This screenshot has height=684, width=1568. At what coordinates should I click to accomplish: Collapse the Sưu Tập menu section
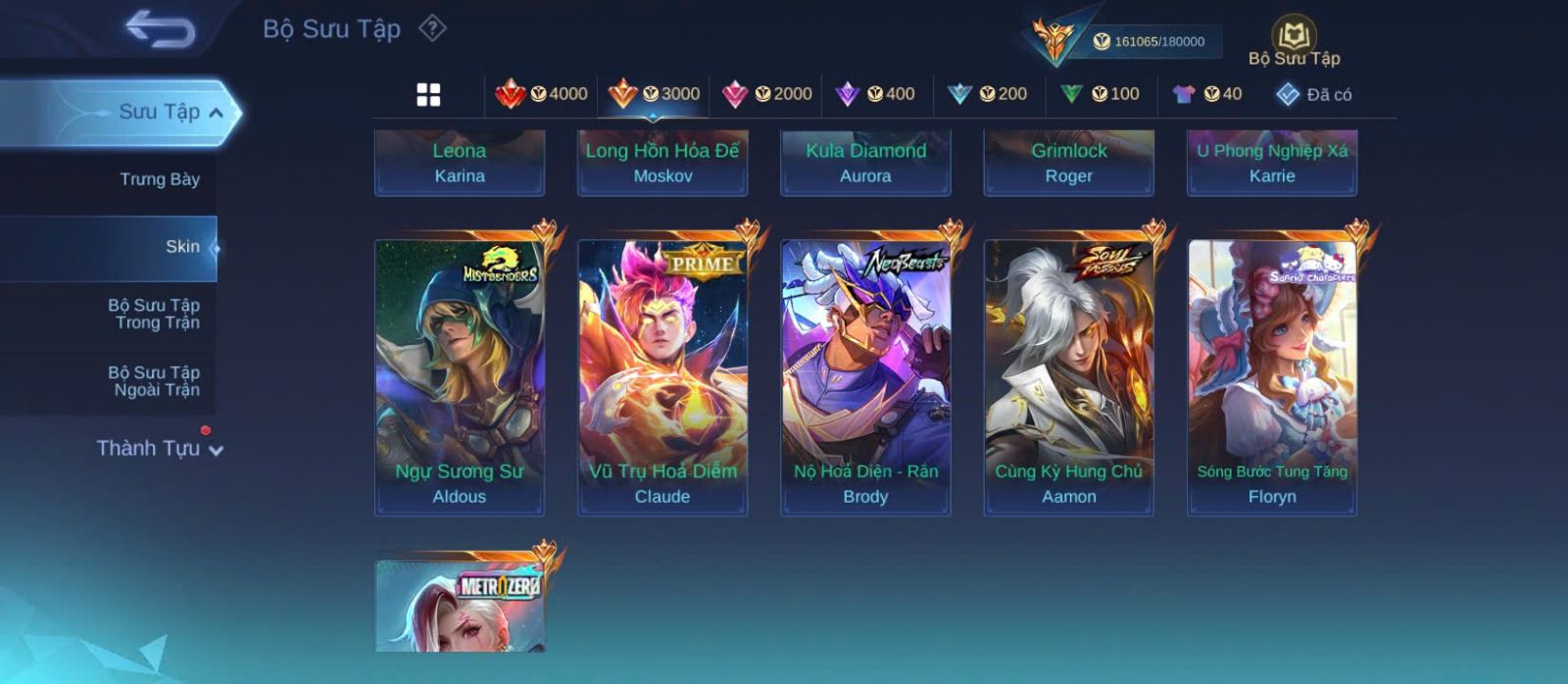216,113
